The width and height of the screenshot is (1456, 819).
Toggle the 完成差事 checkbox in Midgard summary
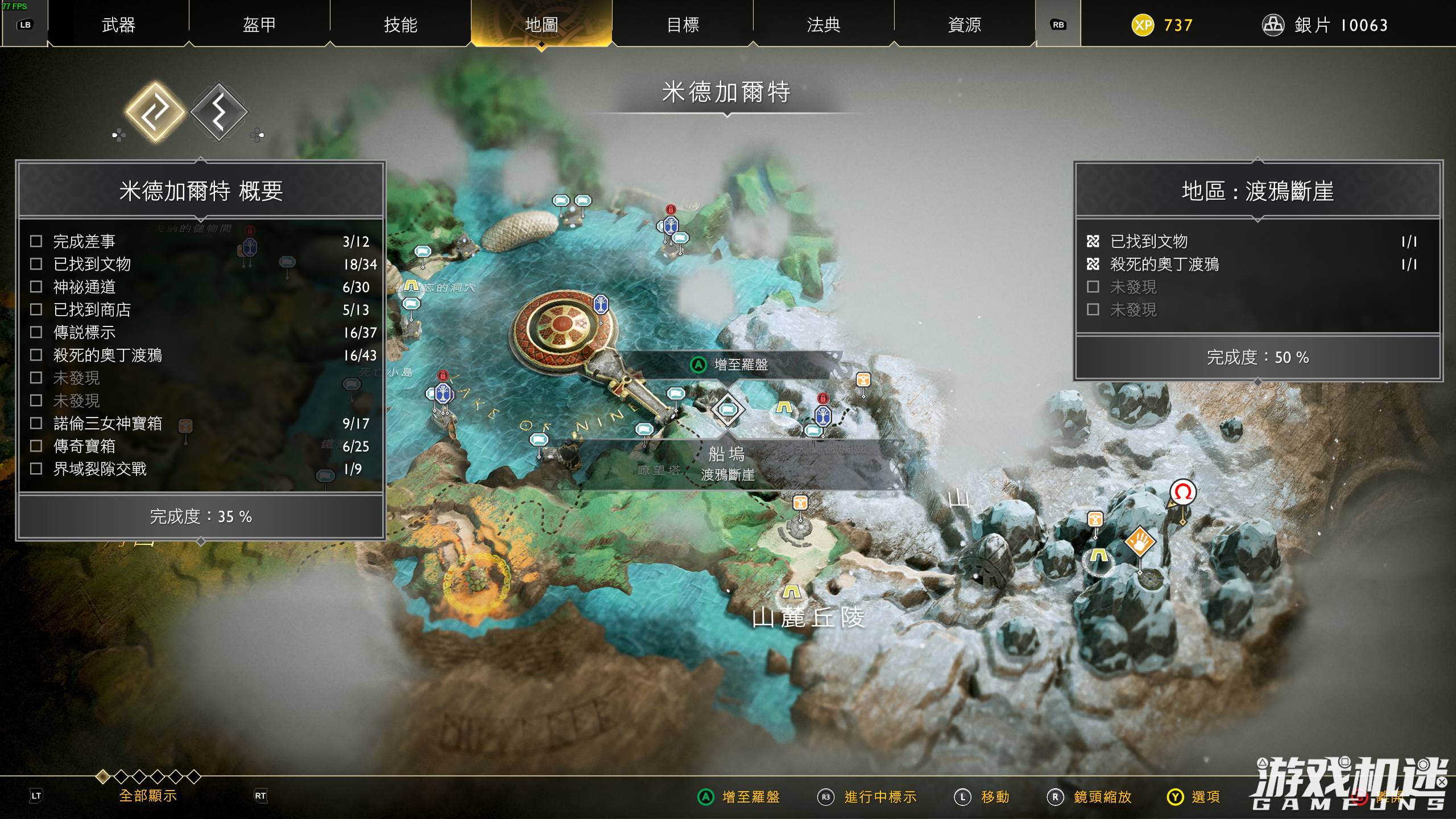38,241
